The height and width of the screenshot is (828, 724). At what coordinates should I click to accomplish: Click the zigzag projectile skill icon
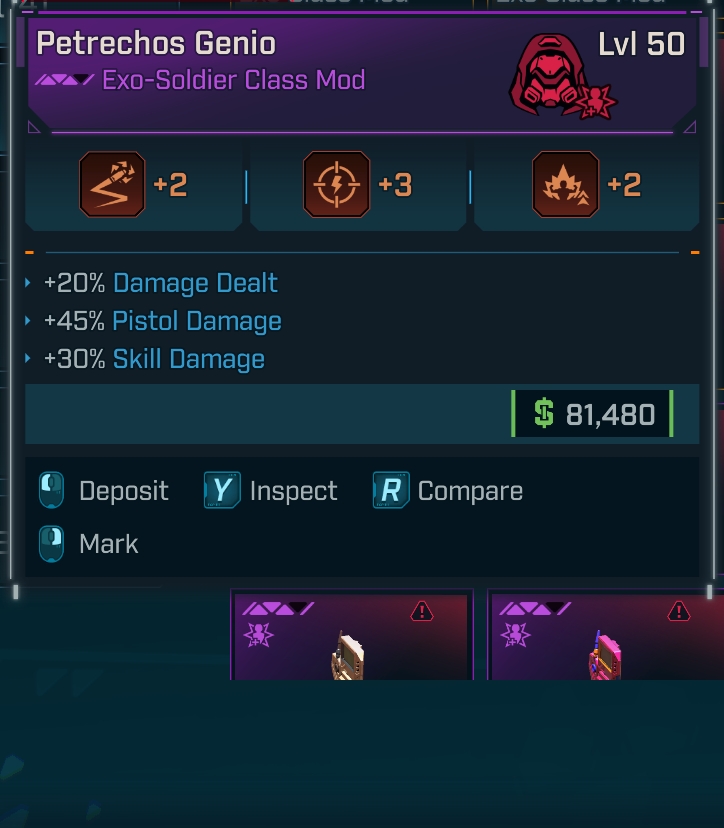click(112, 185)
